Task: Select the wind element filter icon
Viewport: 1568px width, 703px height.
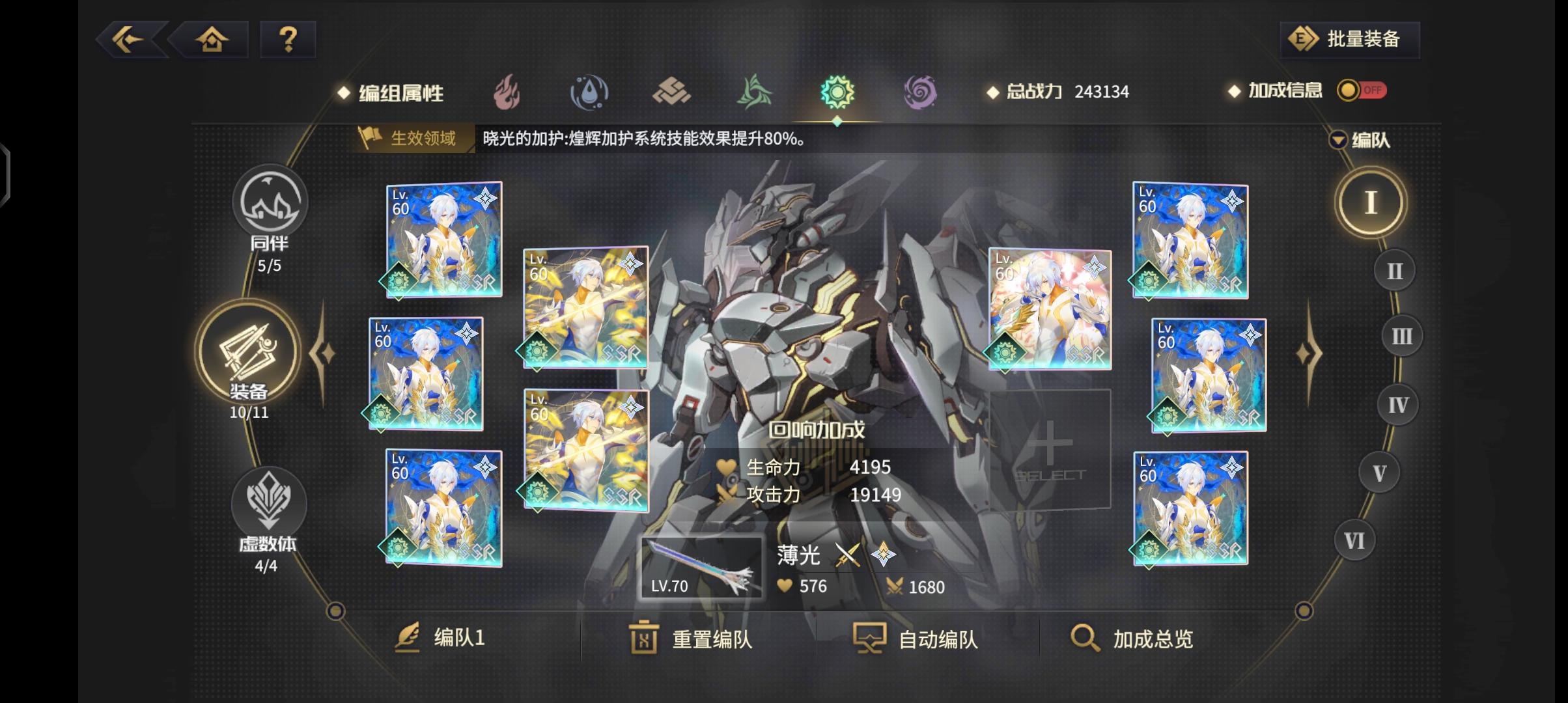Action: tap(754, 93)
